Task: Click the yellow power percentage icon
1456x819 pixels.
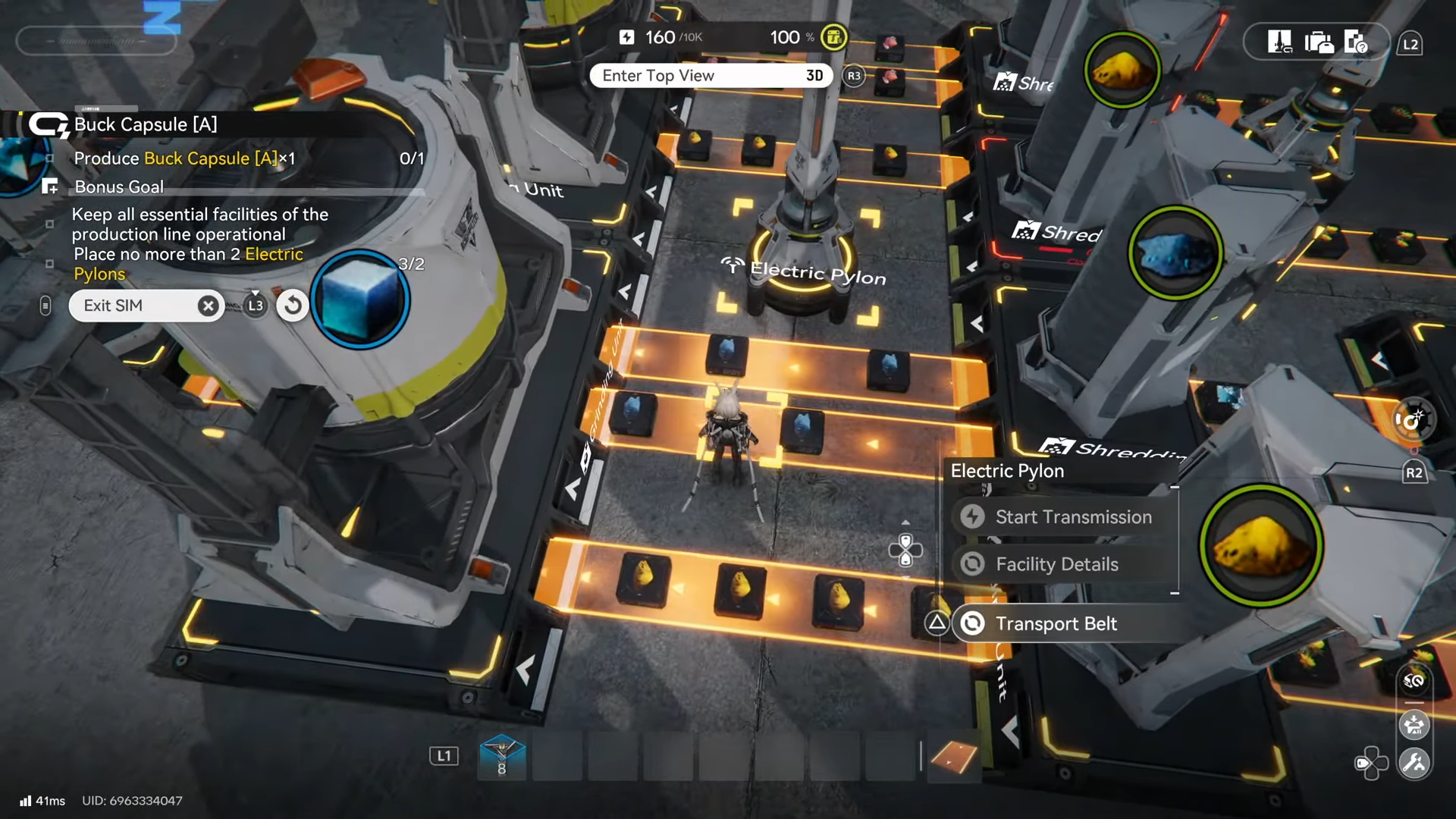Action: pos(834,37)
